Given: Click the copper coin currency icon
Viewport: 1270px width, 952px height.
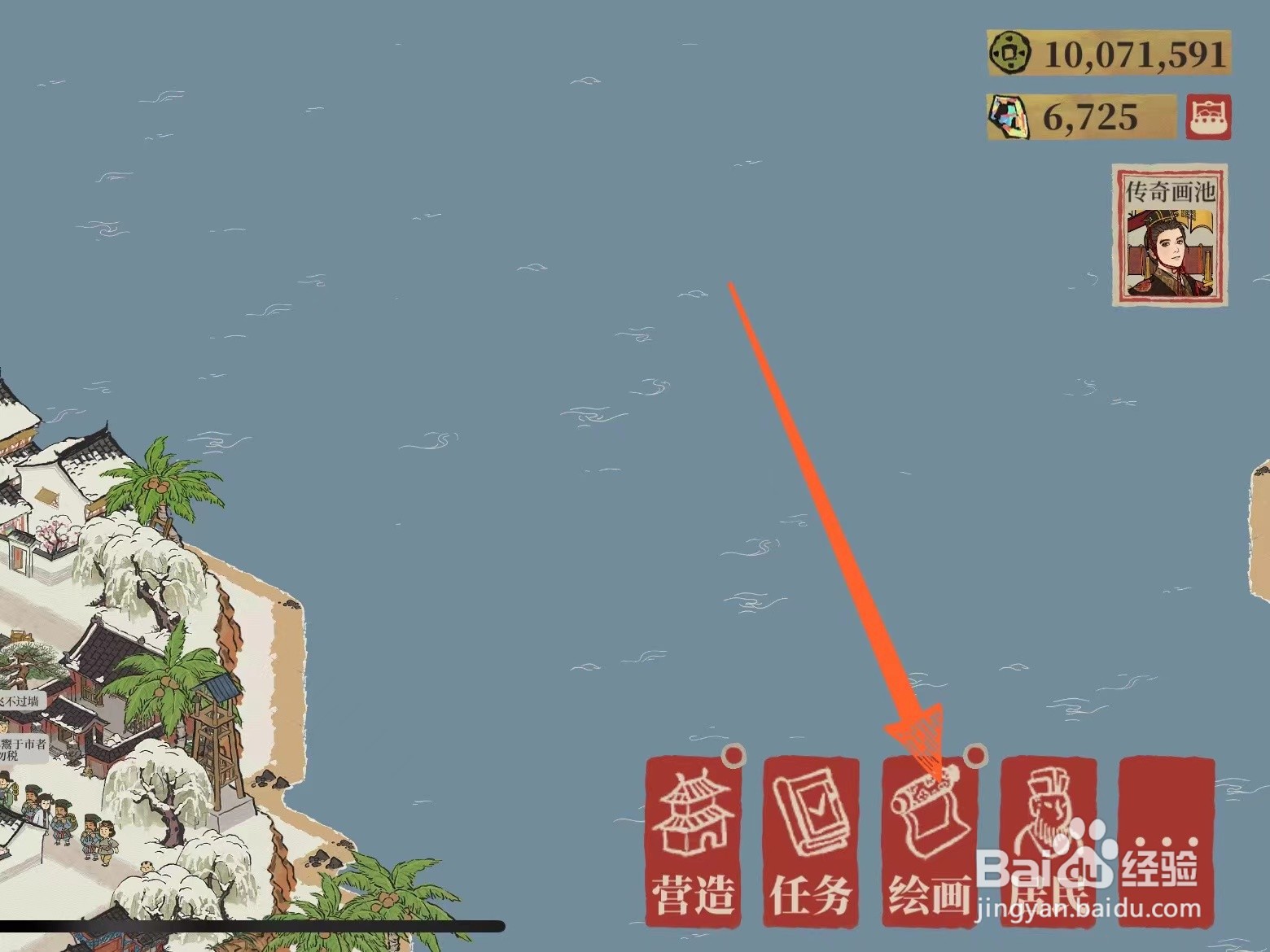Looking at the screenshot, I should point(1009,53).
